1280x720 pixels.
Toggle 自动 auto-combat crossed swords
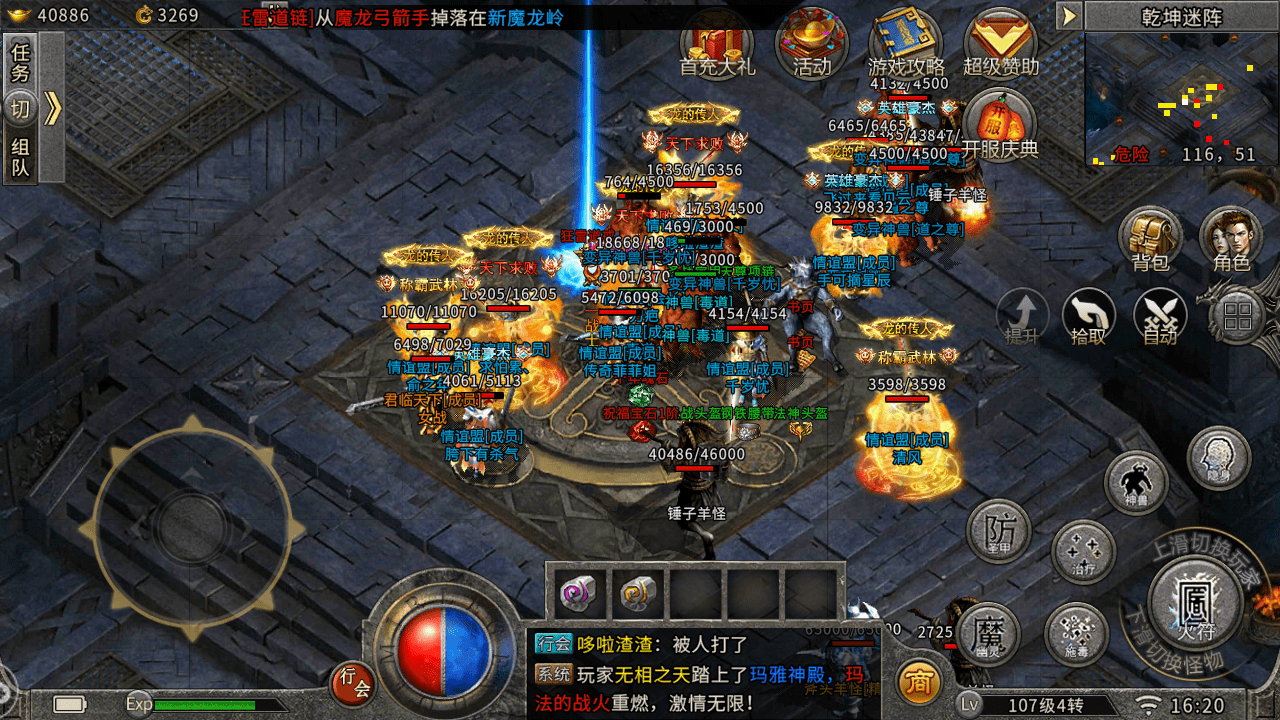(x=1160, y=318)
